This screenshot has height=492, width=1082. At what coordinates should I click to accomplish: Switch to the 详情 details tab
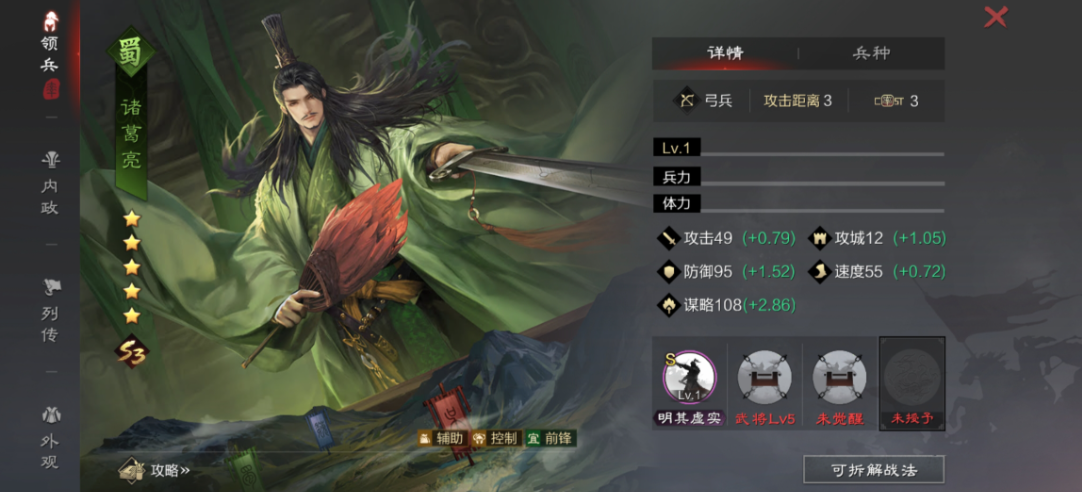click(x=724, y=53)
